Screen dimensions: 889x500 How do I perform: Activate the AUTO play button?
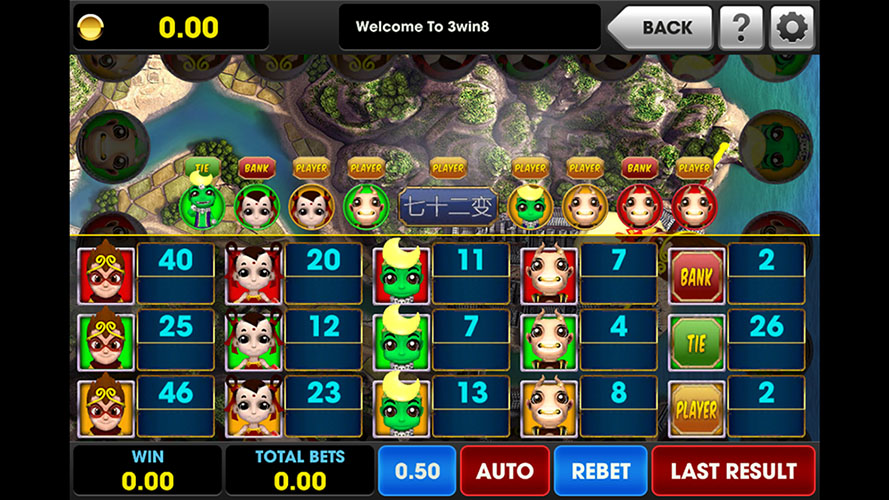[504, 470]
